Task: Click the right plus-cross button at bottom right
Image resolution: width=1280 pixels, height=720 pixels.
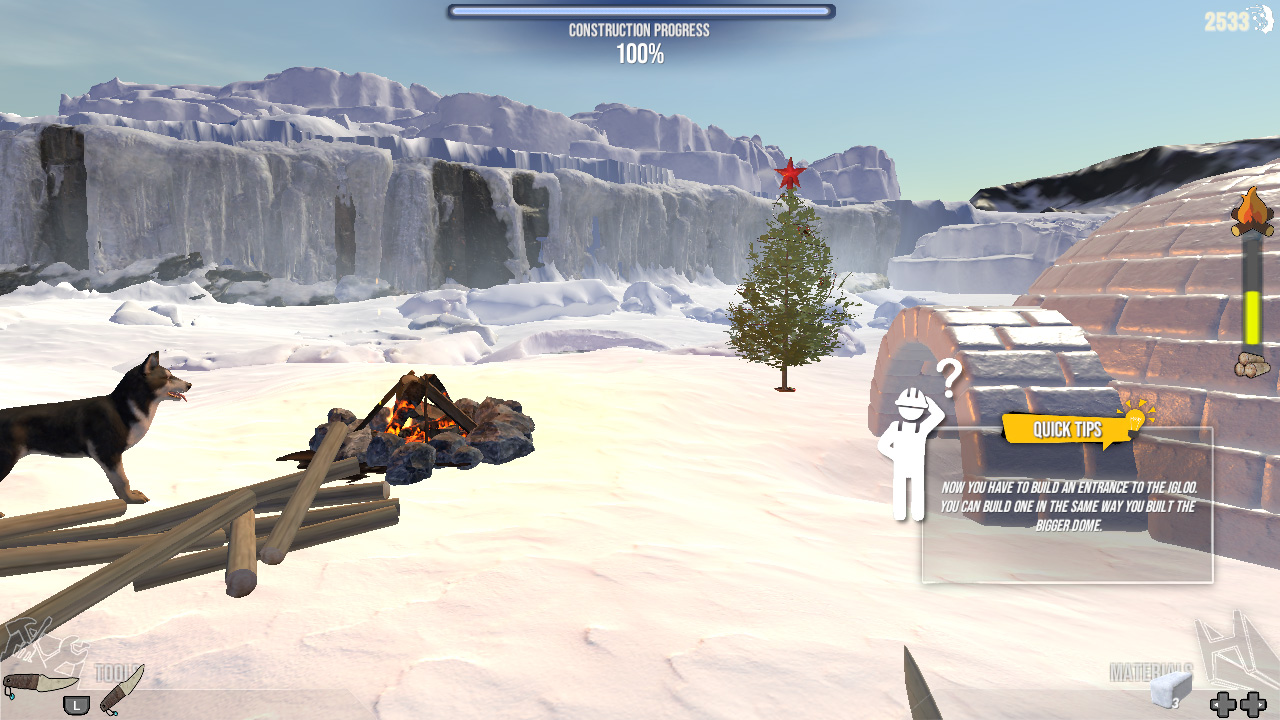Action: 1253,703
